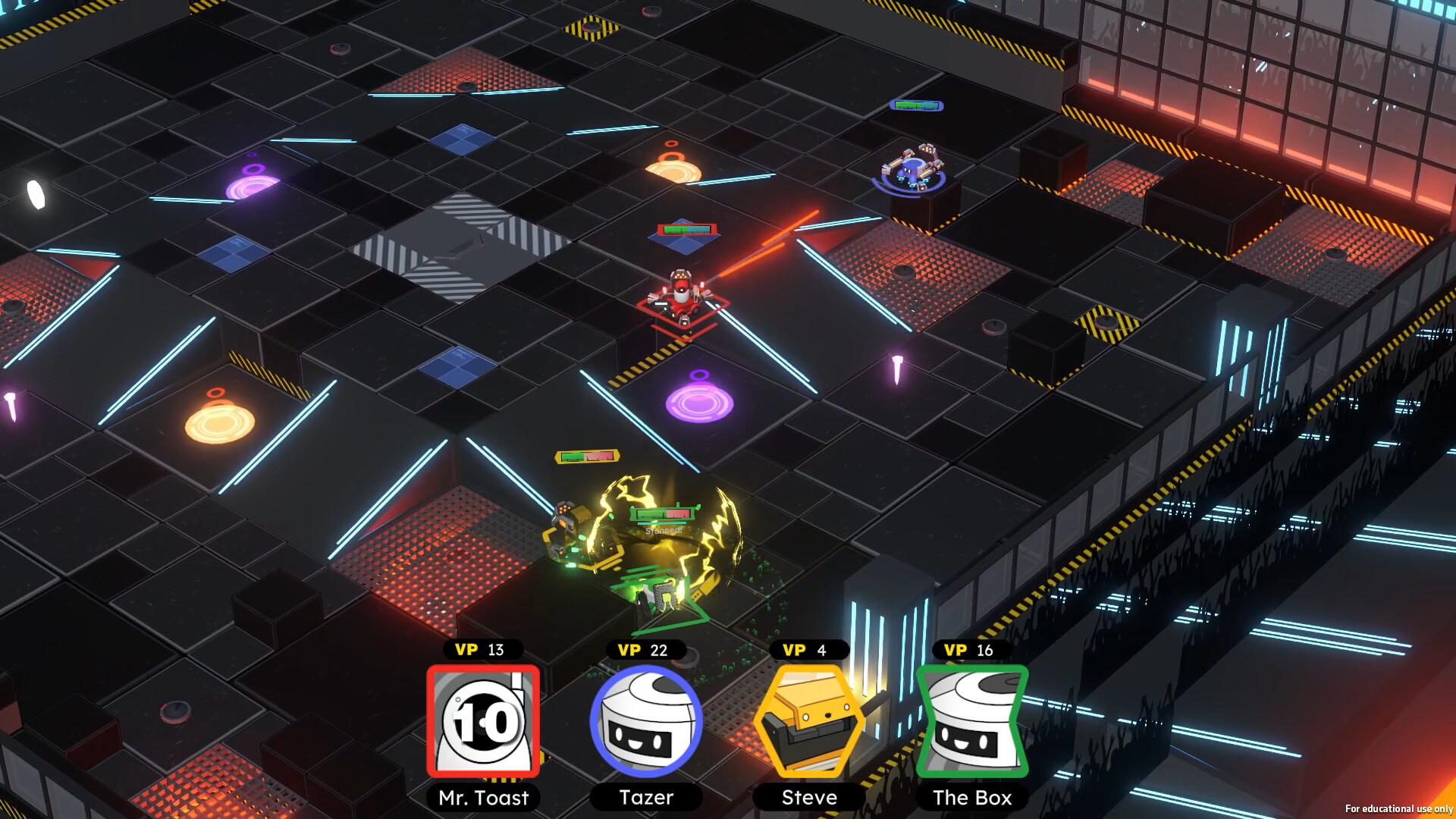The image size is (1456, 819).
Task: Click the VP 22 score badge above Tazer
Action: pos(645,650)
